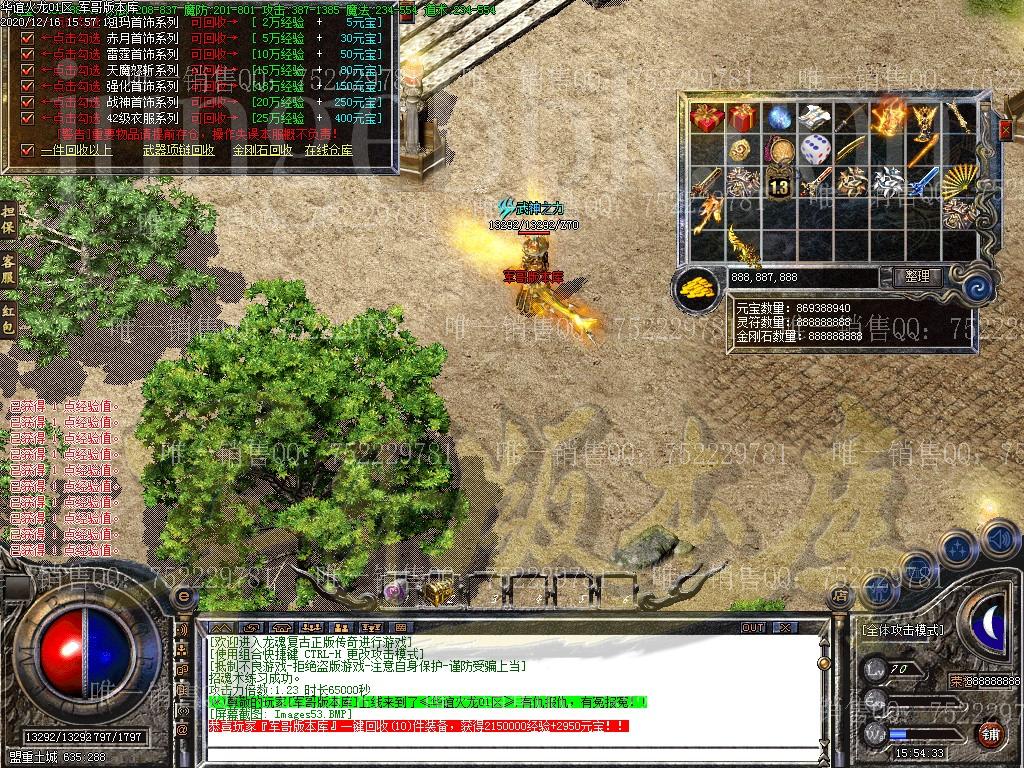Click the gold ingot pile icon
The width and height of the screenshot is (1024, 768).
697,289
